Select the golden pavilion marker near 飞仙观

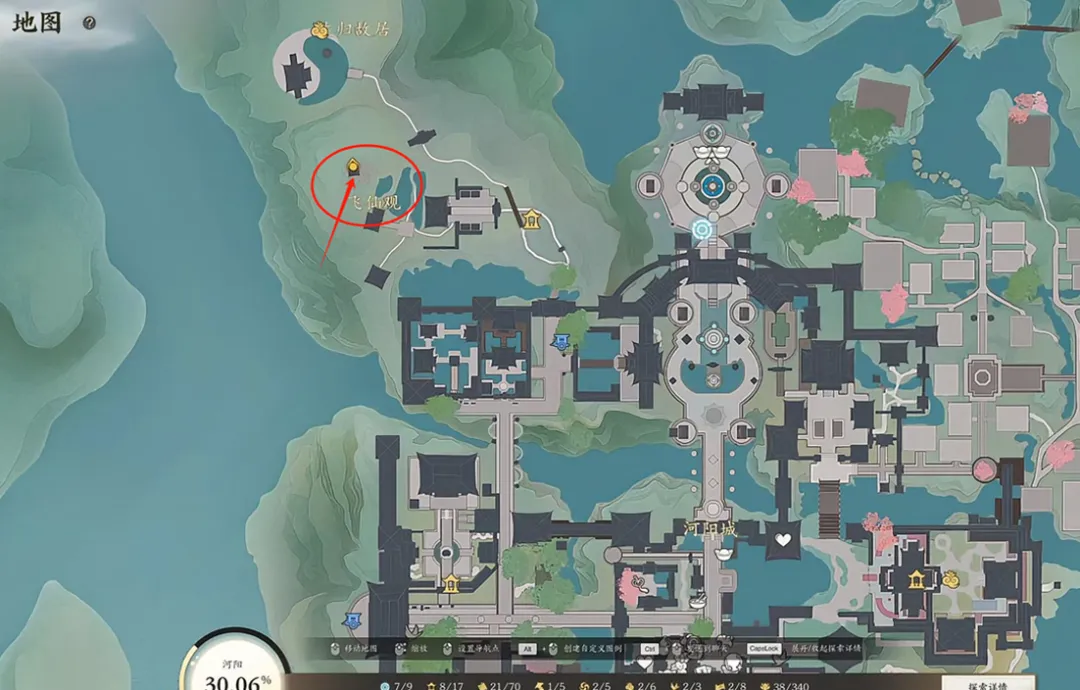(x=531, y=219)
